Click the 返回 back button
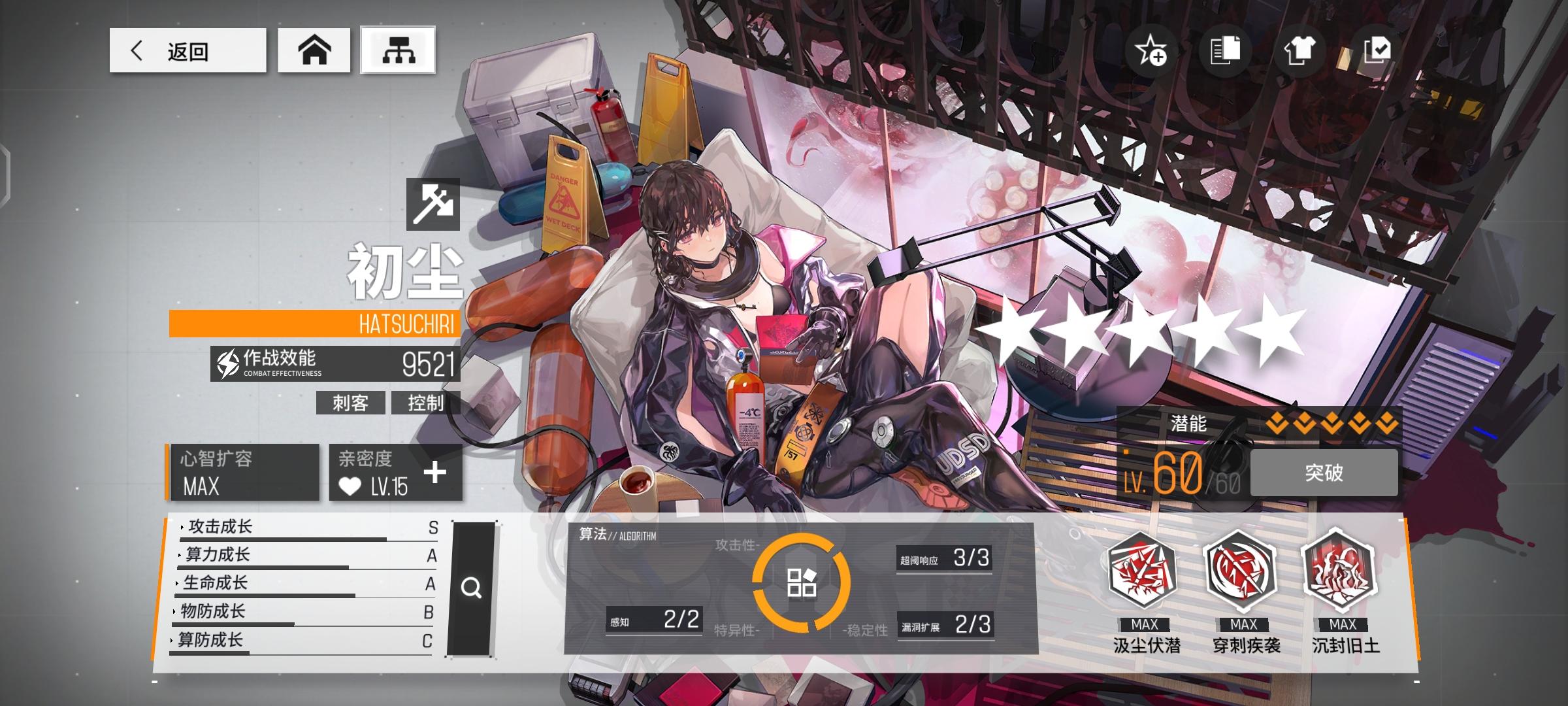1568x706 pixels. coord(189,52)
